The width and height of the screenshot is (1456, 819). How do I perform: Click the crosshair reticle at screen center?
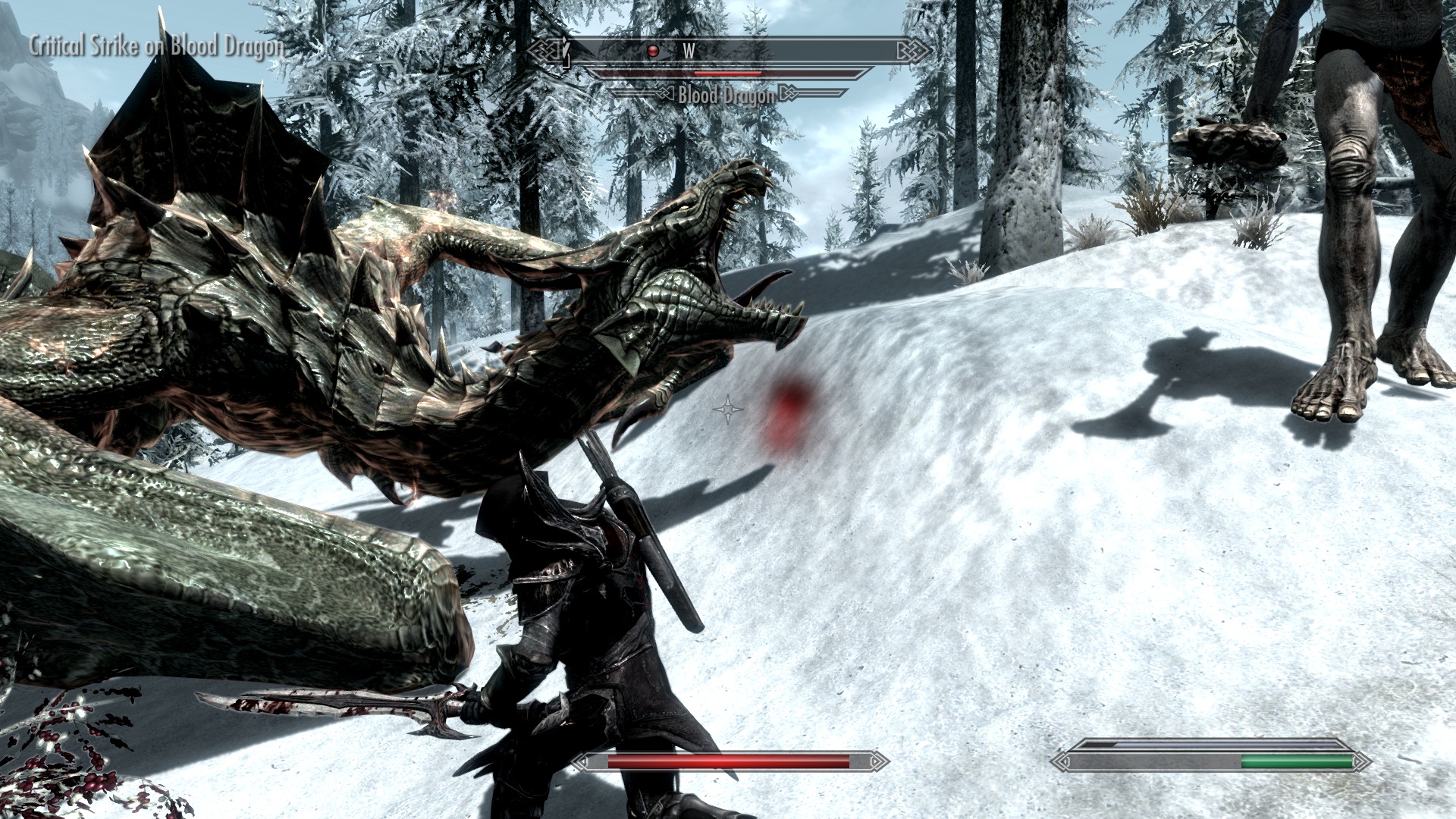click(x=726, y=409)
